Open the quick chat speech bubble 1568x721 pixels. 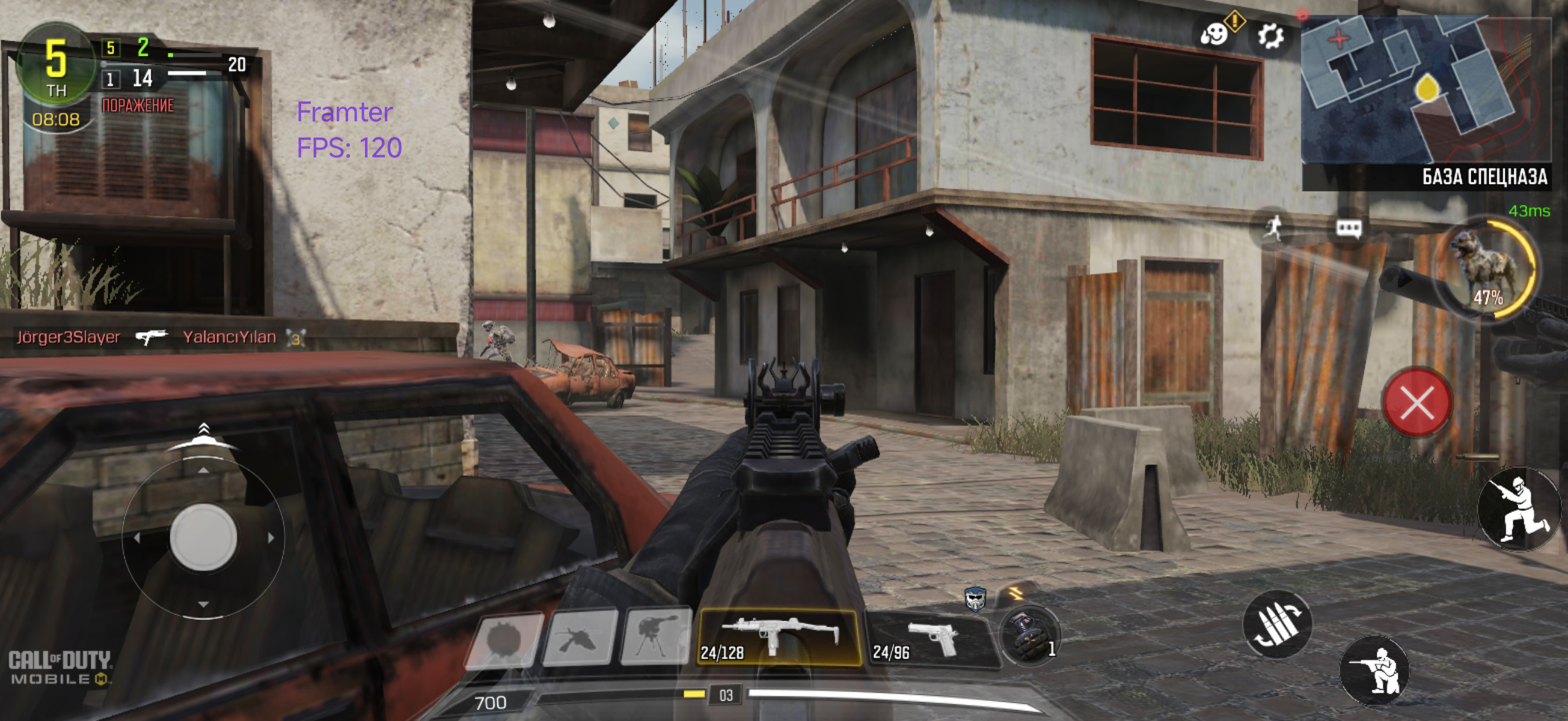click(1349, 229)
